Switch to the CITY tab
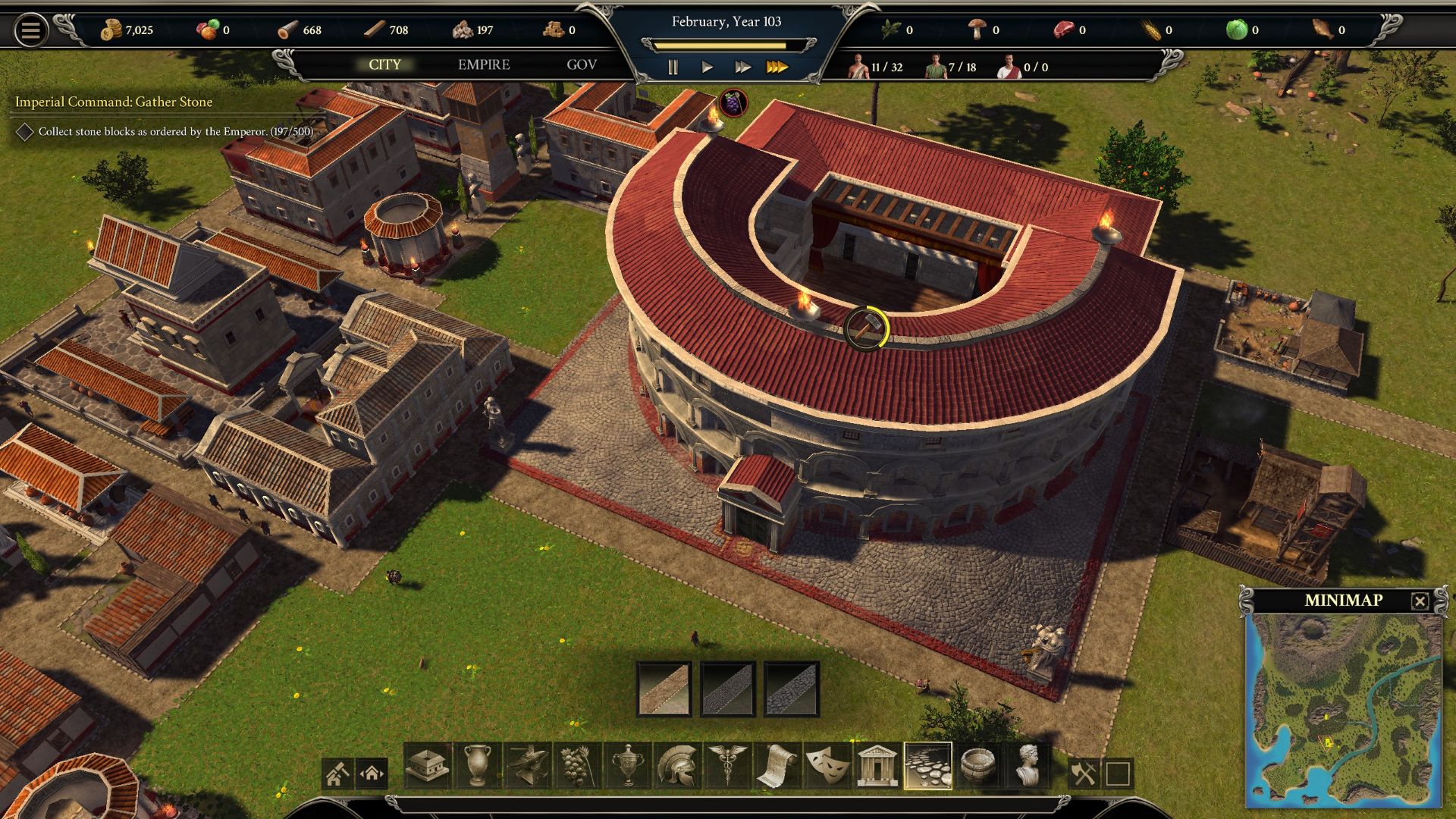Image resolution: width=1456 pixels, height=819 pixels. [x=384, y=65]
